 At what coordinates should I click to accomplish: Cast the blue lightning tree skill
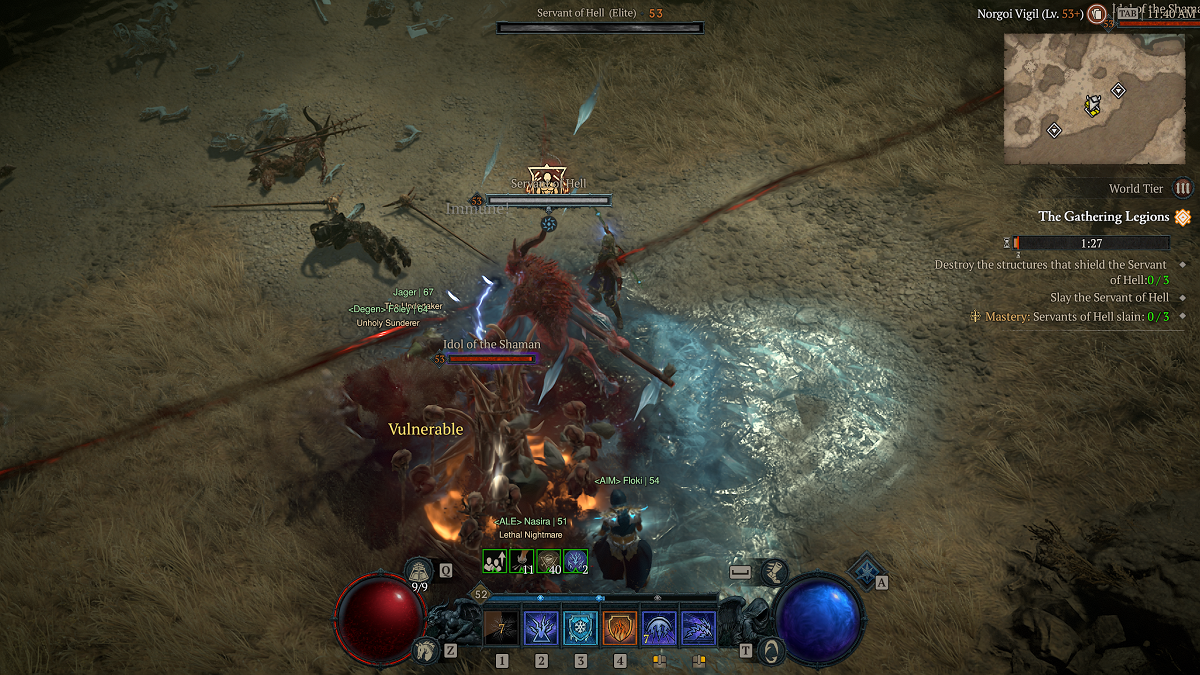coord(541,629)
